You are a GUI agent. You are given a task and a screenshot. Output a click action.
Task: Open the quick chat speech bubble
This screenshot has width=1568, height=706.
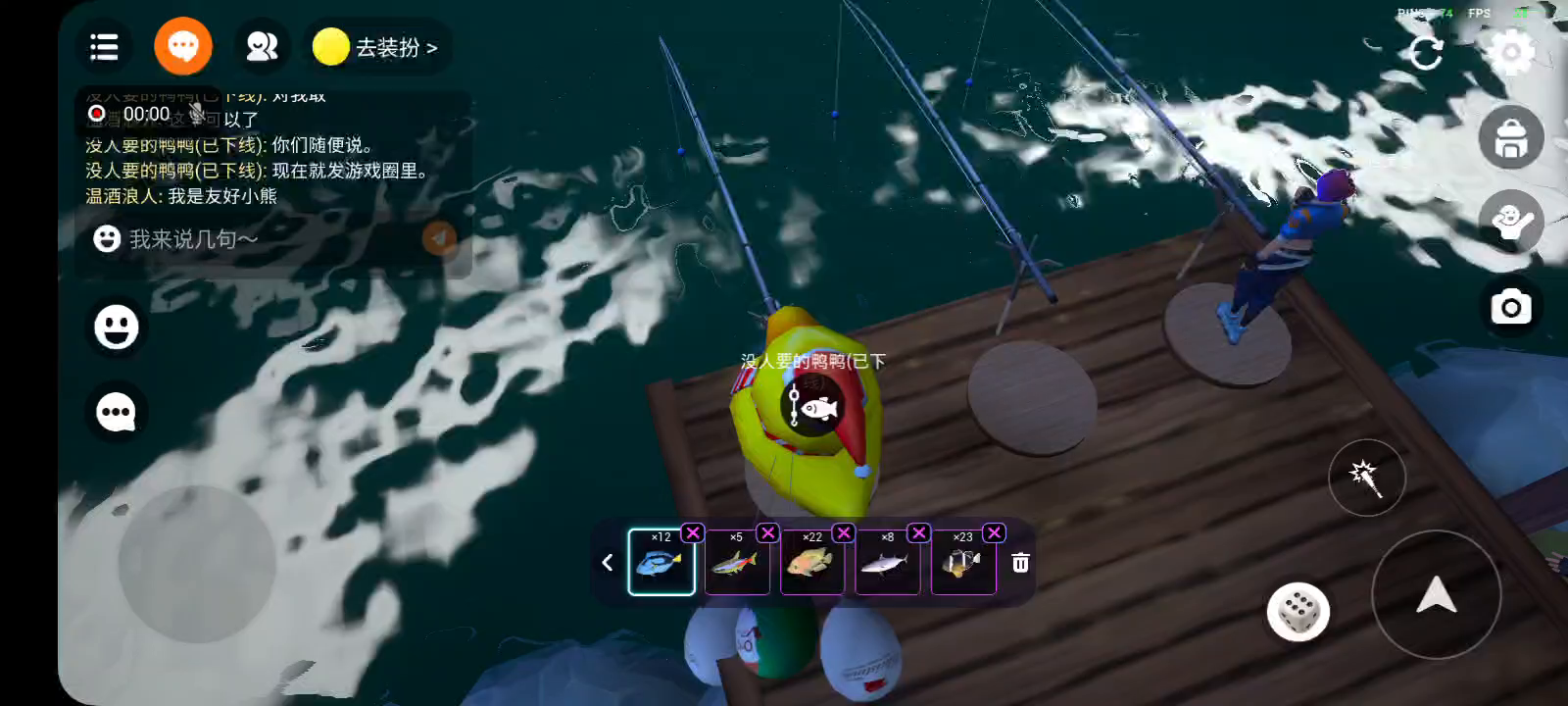tap(117, 412)
